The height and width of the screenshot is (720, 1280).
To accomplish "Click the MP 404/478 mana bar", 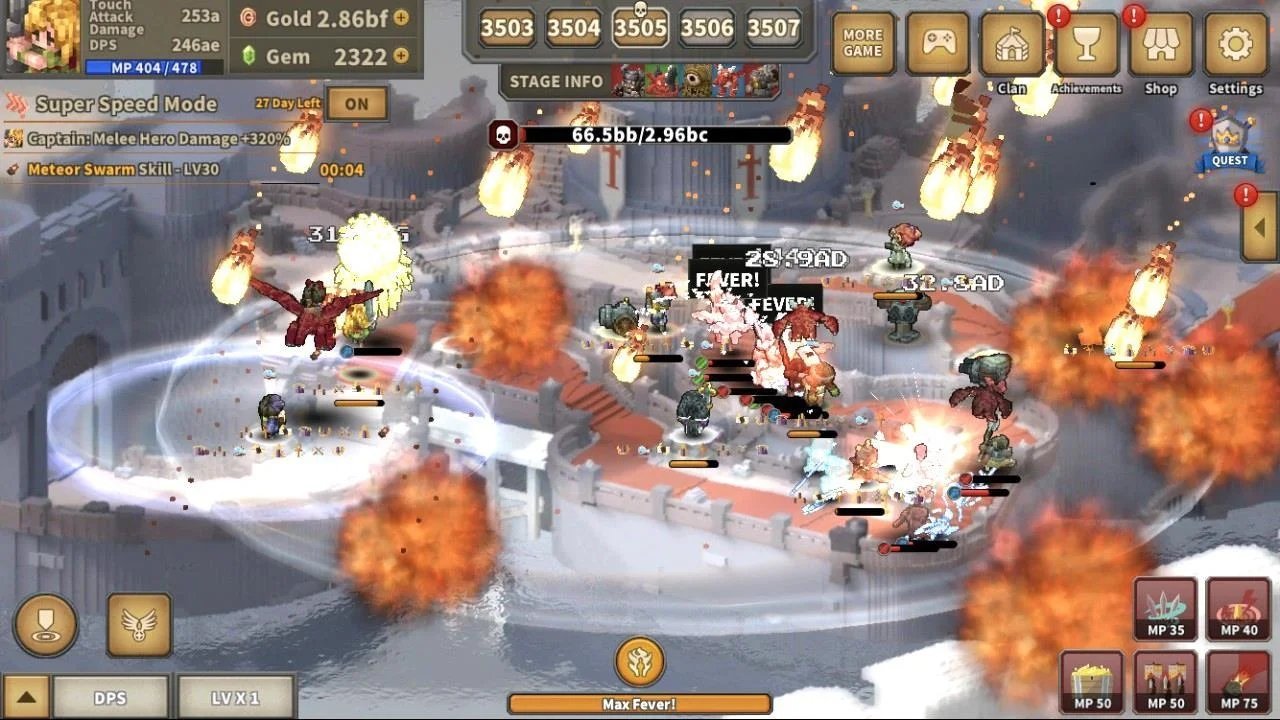I will pos(142,67).
